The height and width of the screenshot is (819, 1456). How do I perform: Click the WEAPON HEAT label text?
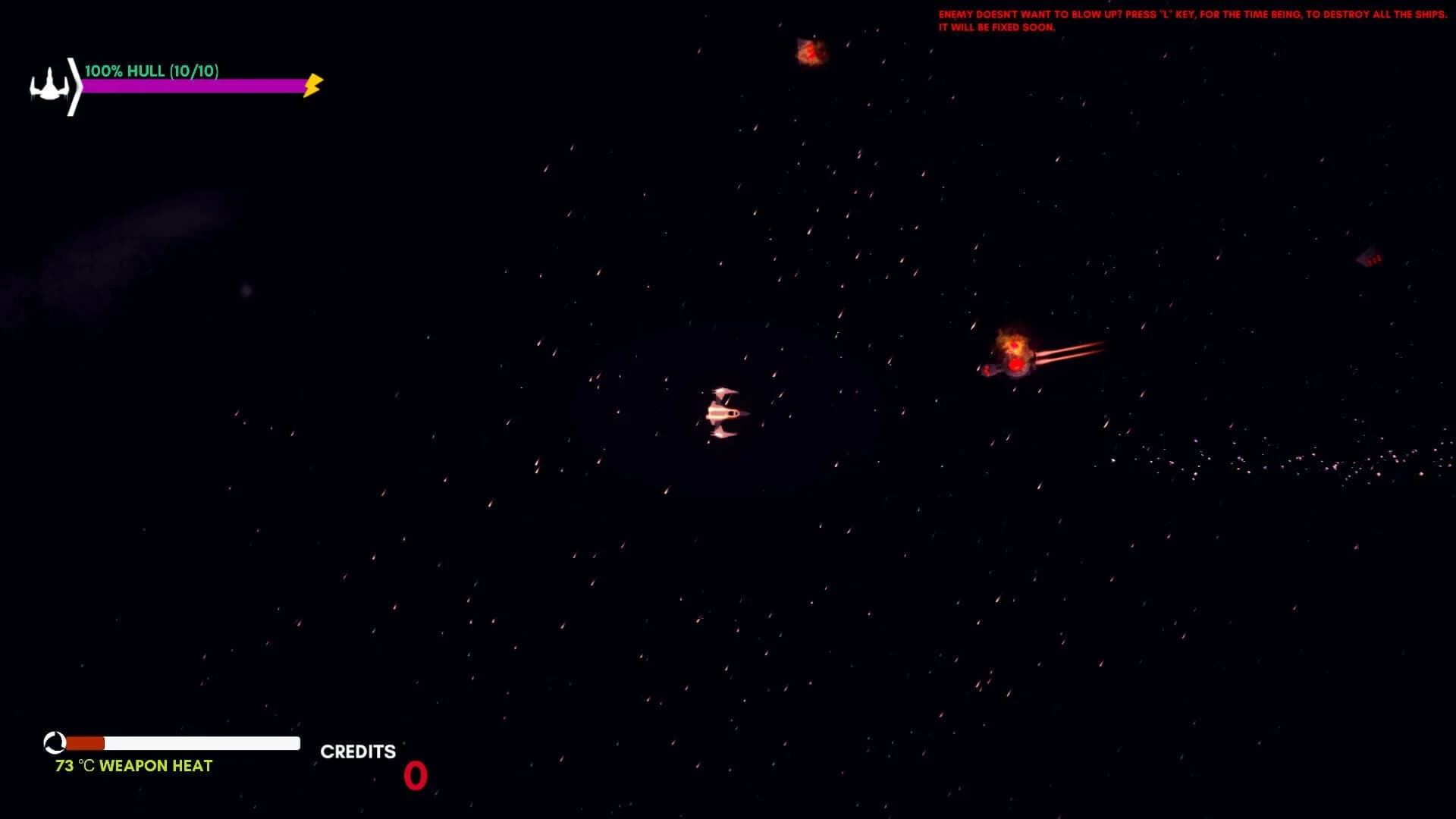[157, 766]
